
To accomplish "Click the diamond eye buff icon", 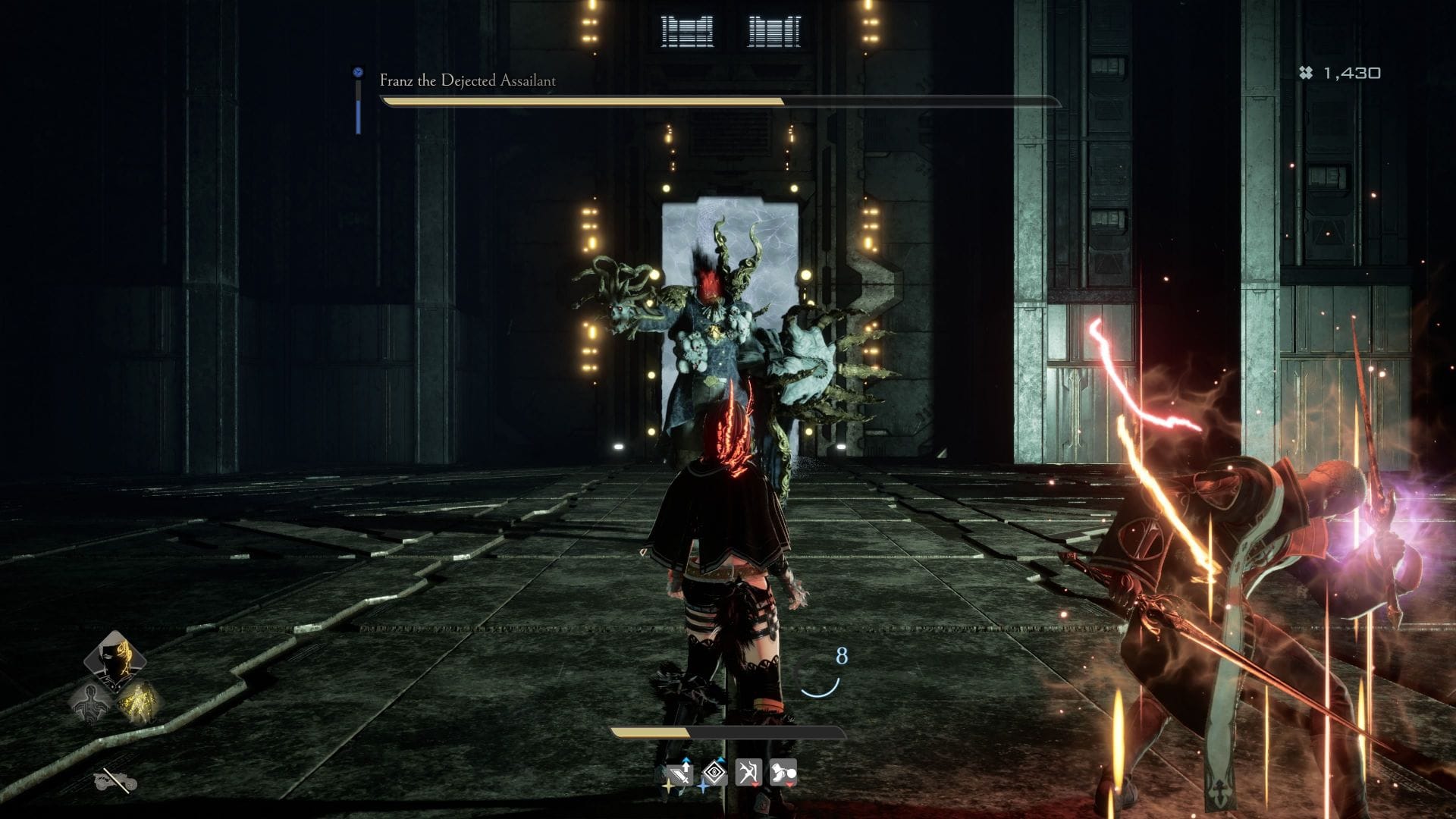I will click(714, 773).
